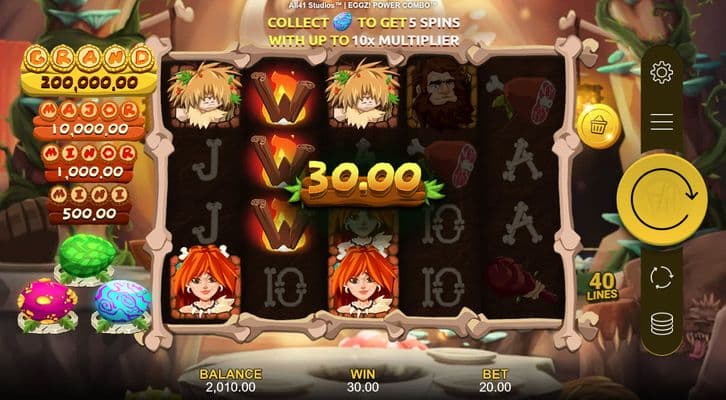
Task: Open the gear settings
Action: [x=661, y=72]
